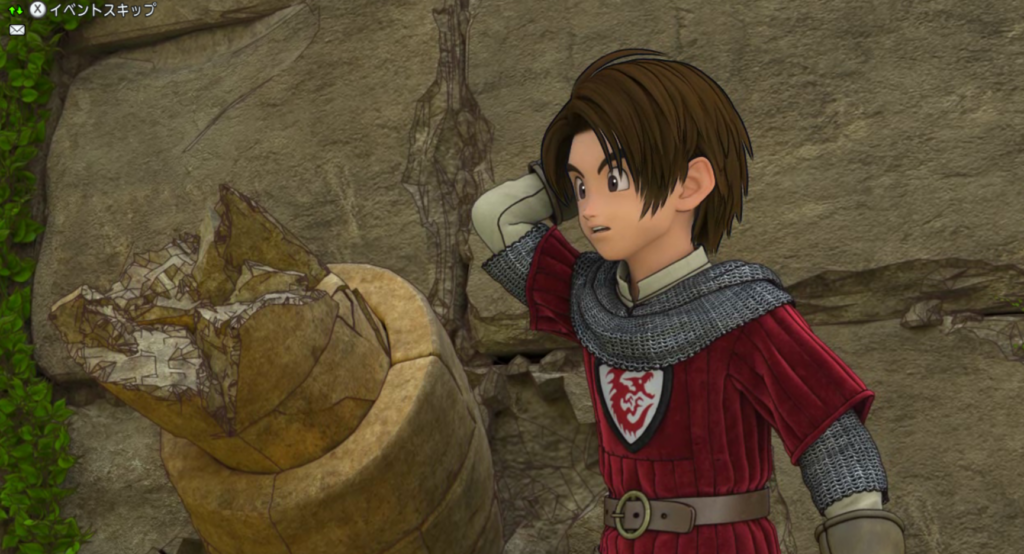This screenshot has height=554, width=1024.
Task: Open the white envelope mail notification
Action: tap(17, 30)
